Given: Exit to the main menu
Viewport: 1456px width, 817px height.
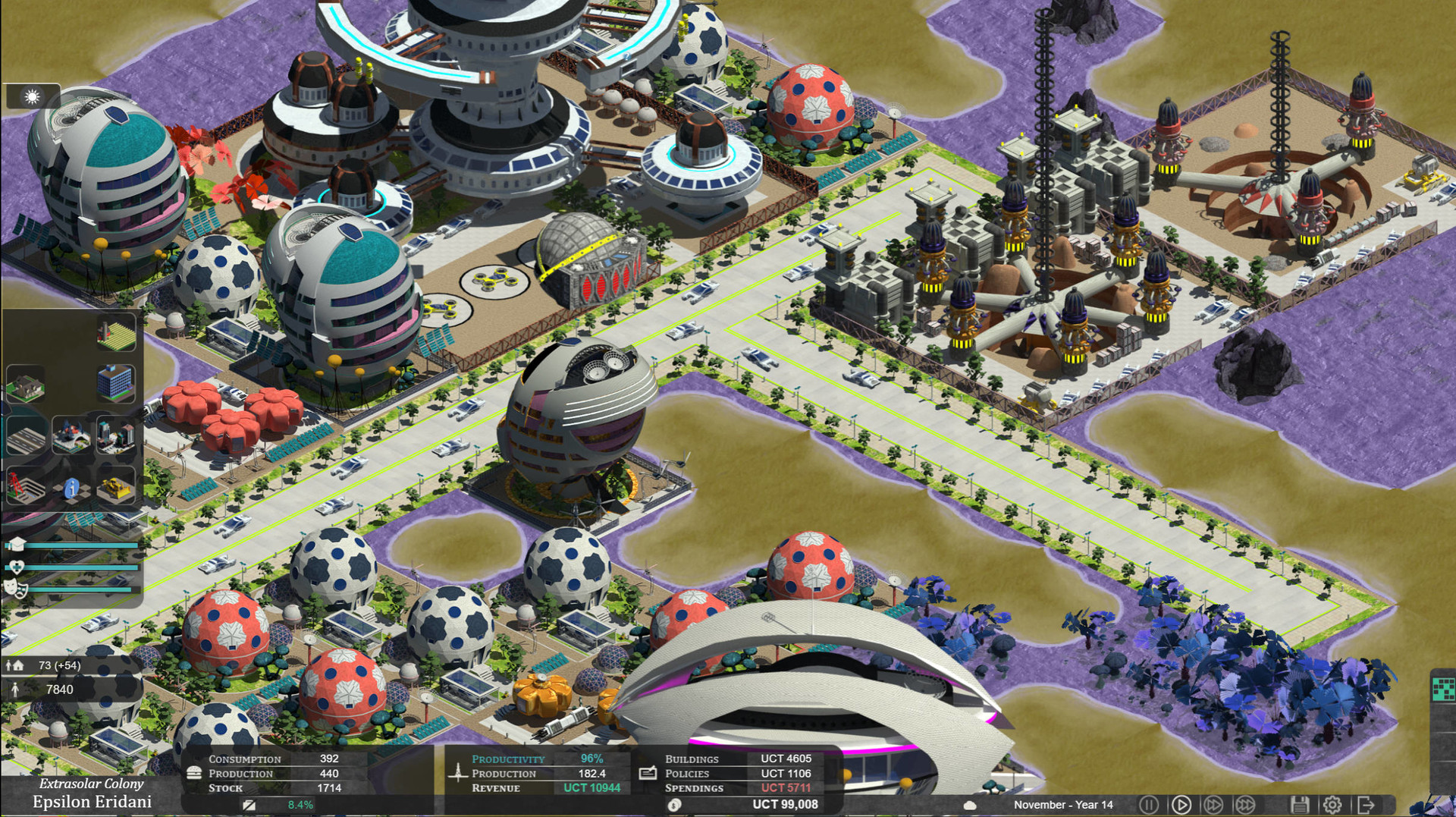Looking at the screenshot, I should pyautogui.click(x=1367, y=804).
